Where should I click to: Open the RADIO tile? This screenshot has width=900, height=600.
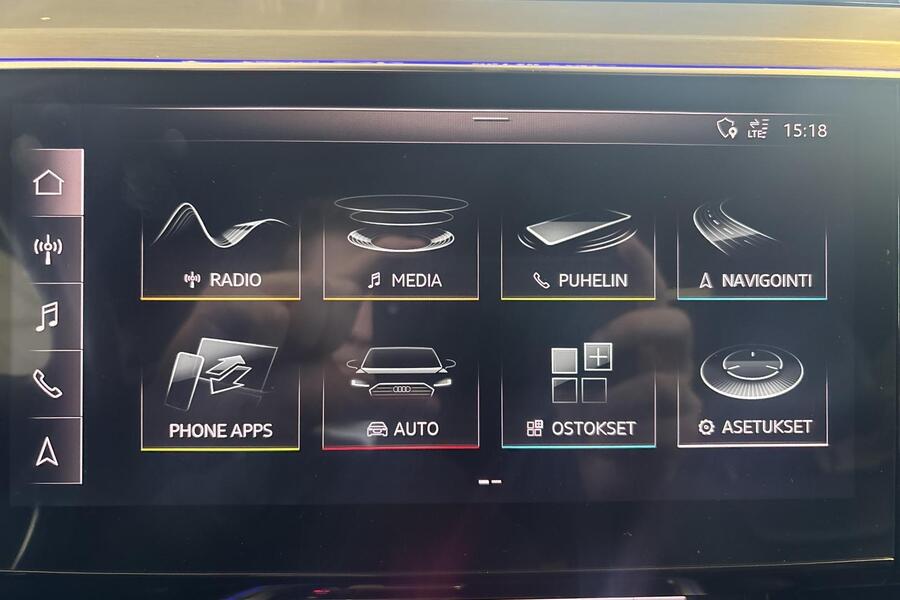221,248
